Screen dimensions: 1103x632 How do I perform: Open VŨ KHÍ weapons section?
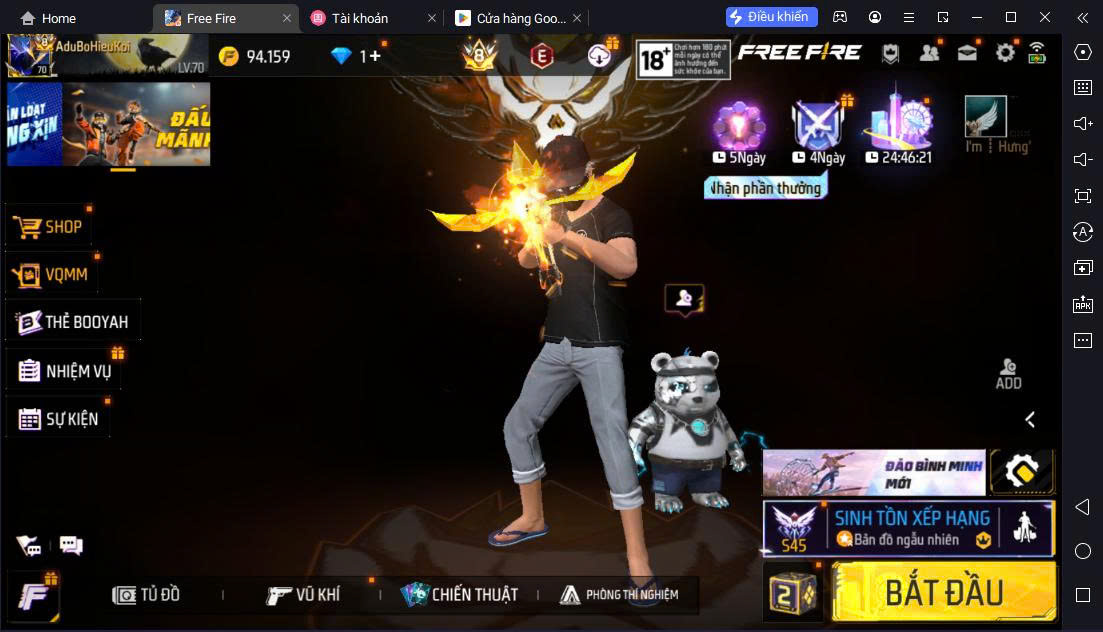click(304, 595)
